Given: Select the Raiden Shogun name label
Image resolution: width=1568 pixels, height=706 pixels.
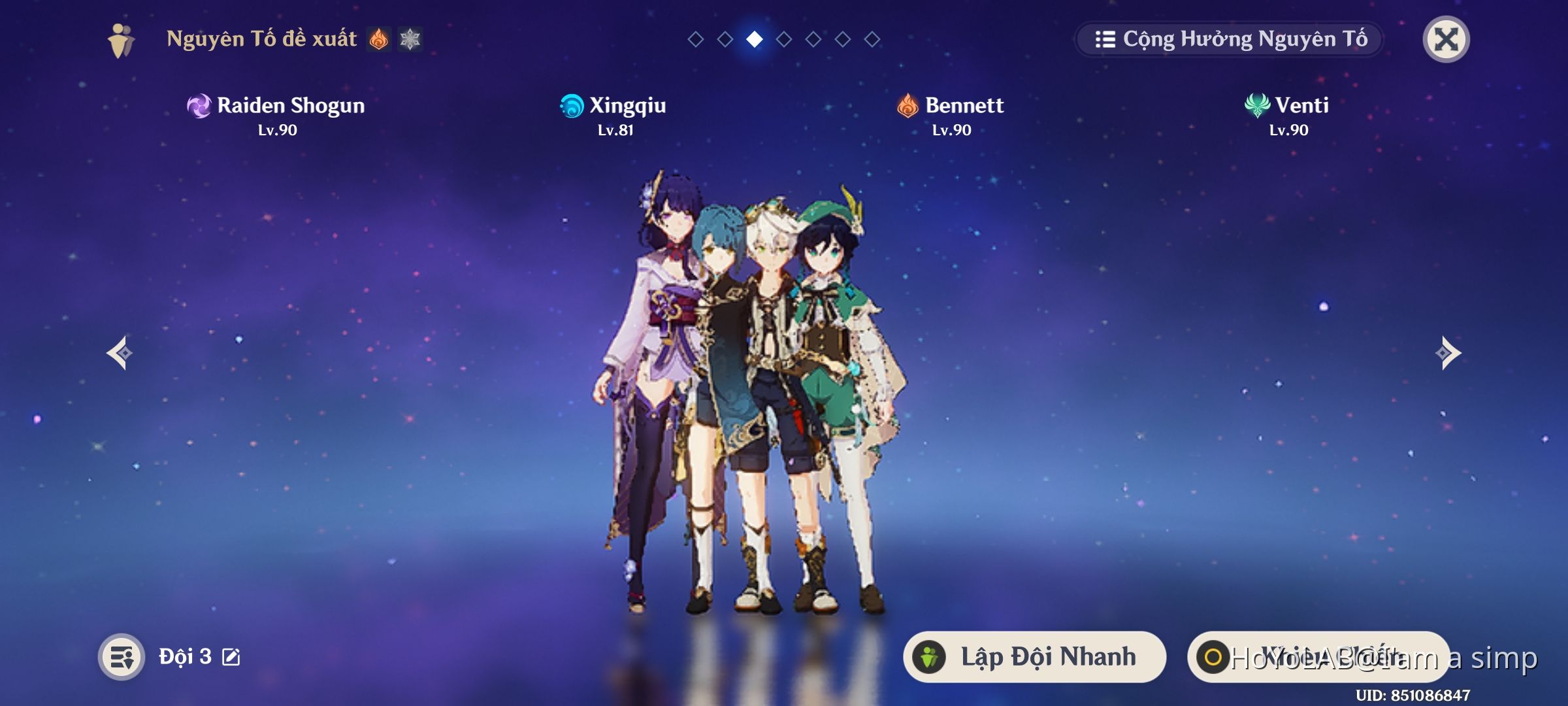Looking at the screenshot, I should coord(291,106).
